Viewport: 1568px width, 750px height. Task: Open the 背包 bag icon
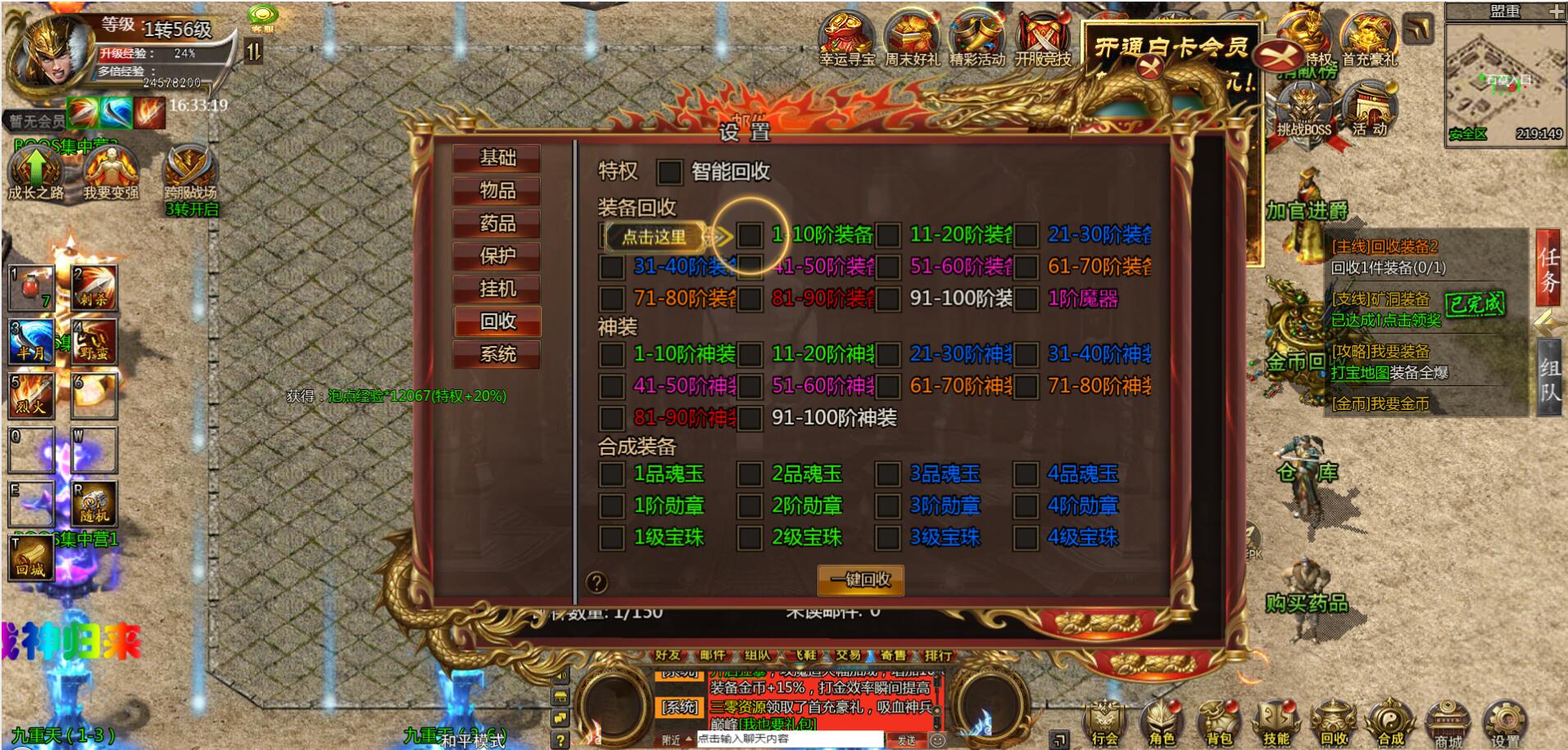[1219, 723]
